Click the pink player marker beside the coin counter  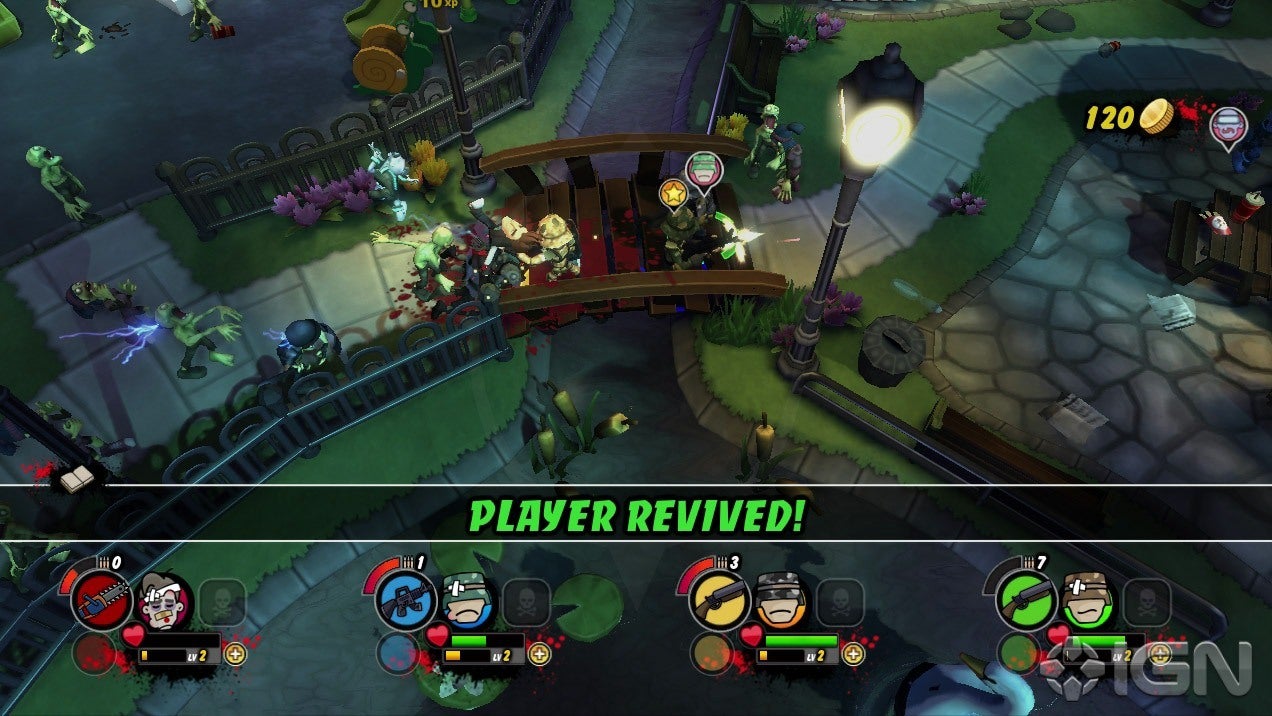click(1227, 127)
